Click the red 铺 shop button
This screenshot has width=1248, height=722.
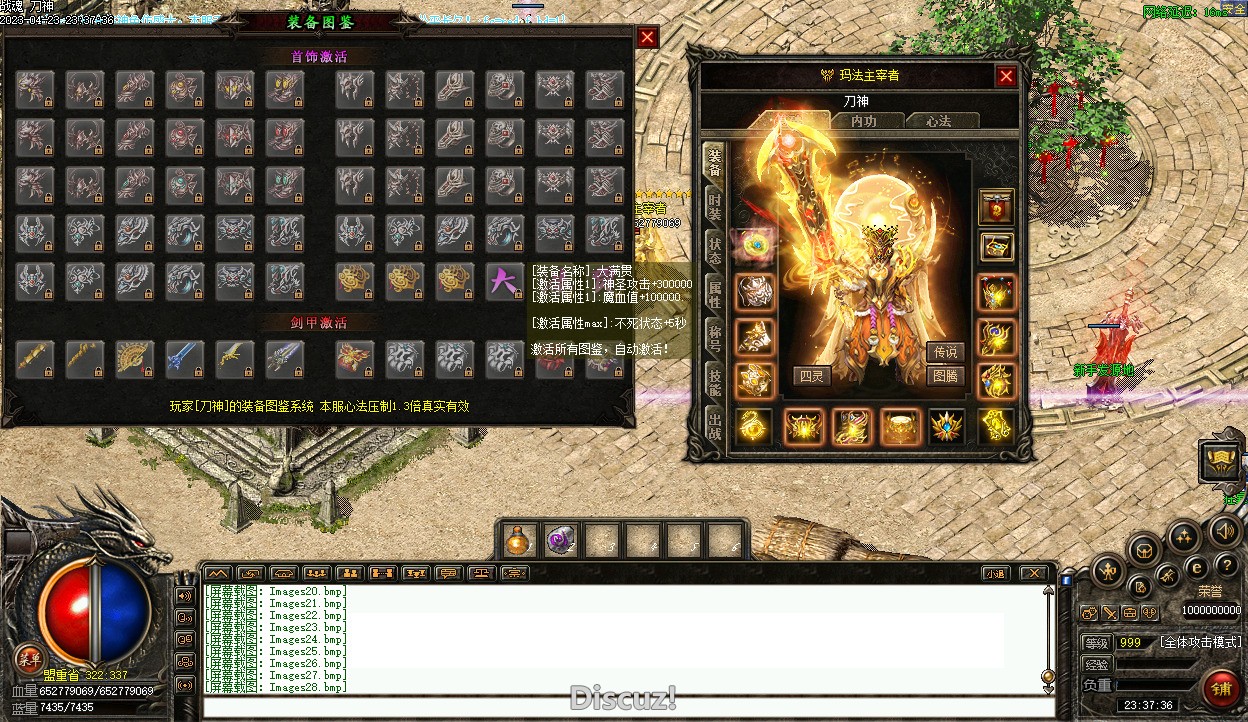tap(1221, 689)
